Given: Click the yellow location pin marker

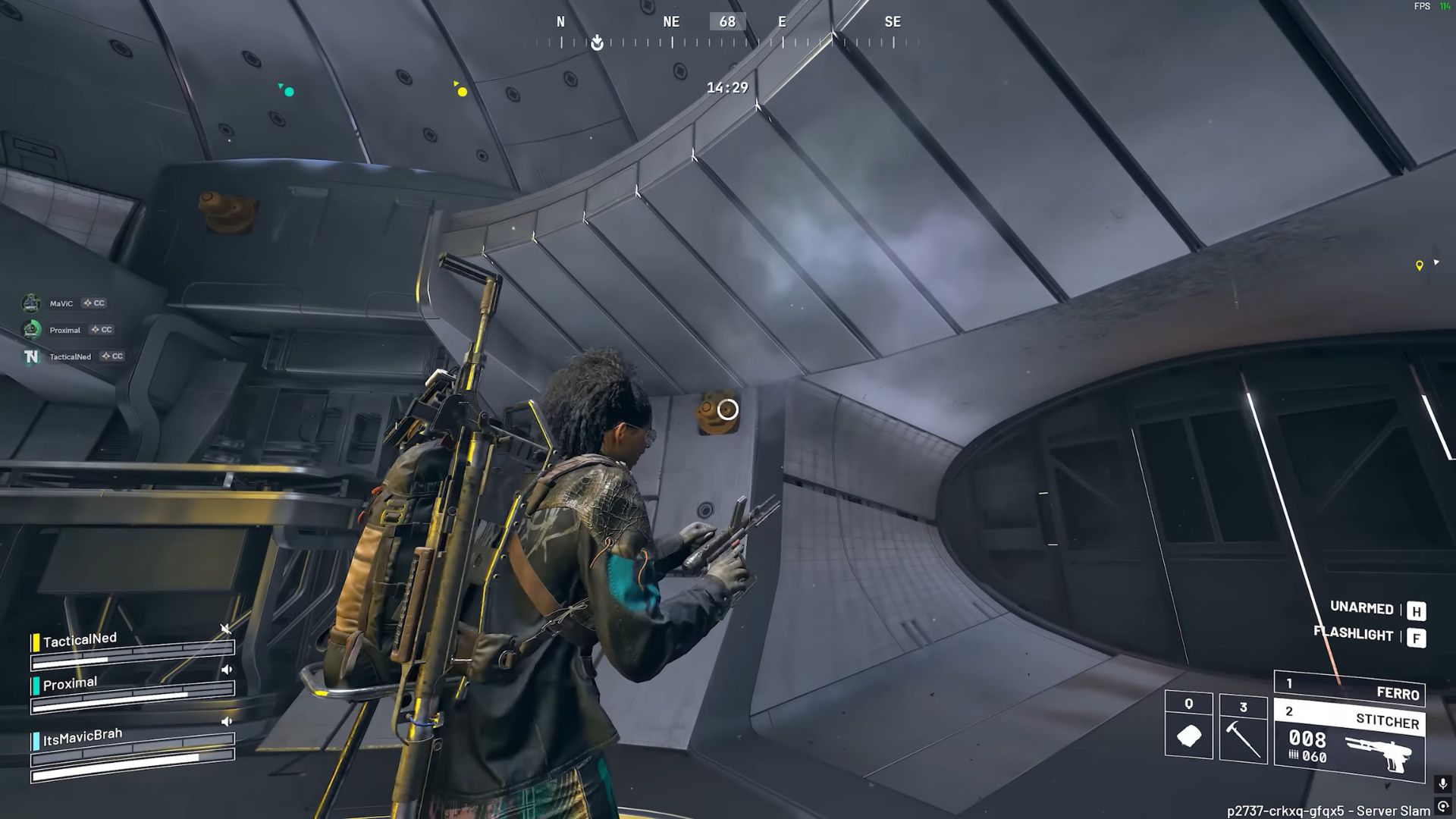Looking at the screenshot, I should (x=1420, y=265).
